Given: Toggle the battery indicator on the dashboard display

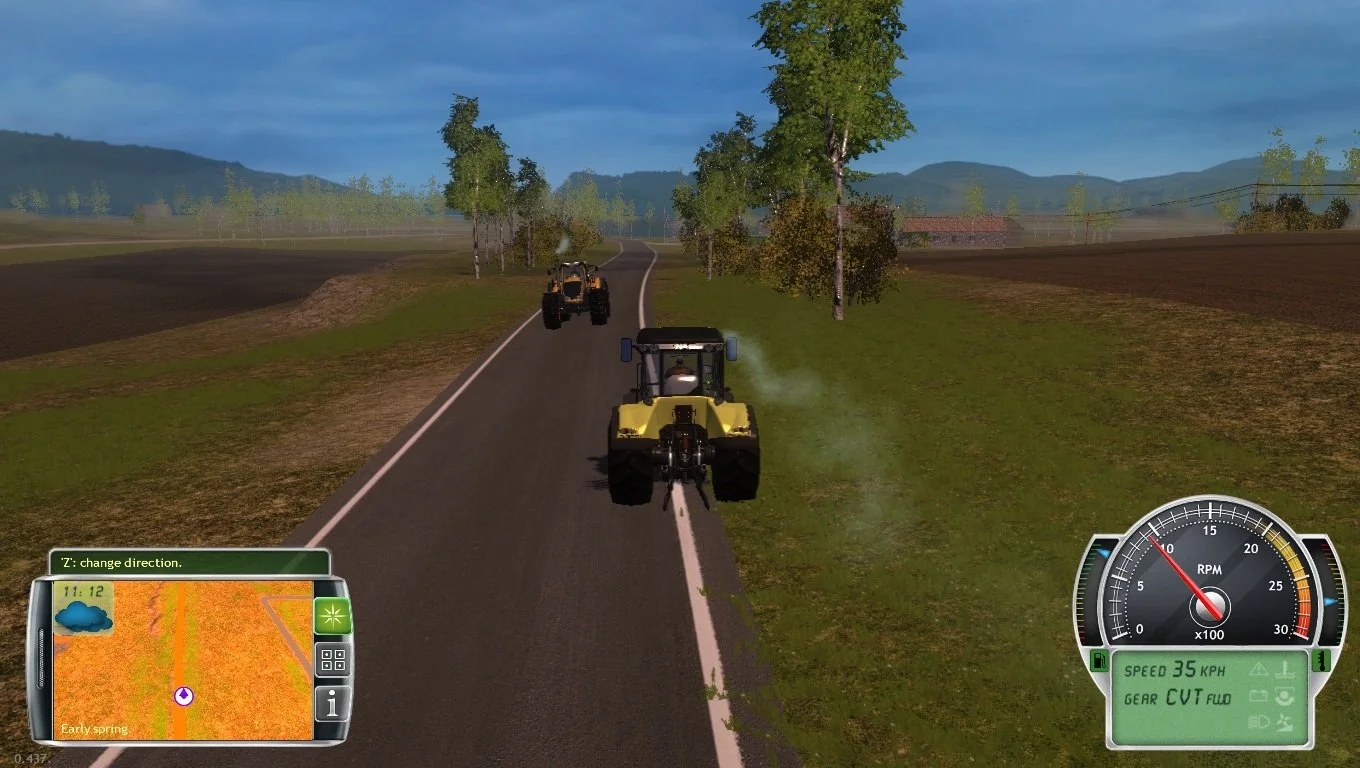Looking at the screenshot, I should (1260, 698).
